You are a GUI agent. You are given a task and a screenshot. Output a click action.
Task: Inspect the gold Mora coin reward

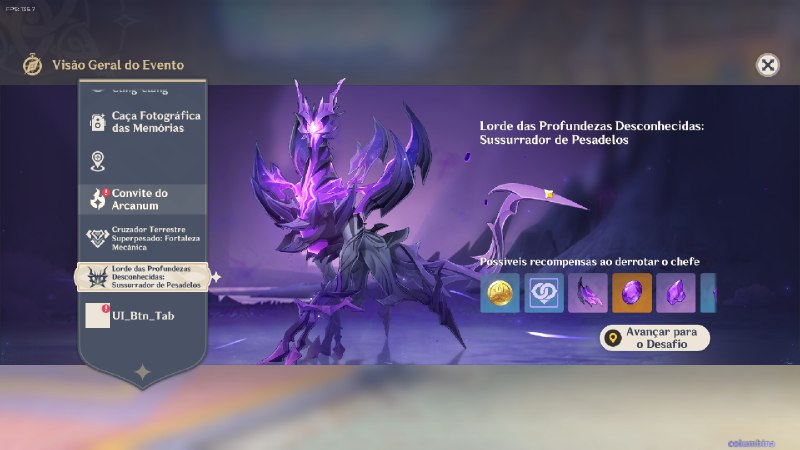coord(500,293)
